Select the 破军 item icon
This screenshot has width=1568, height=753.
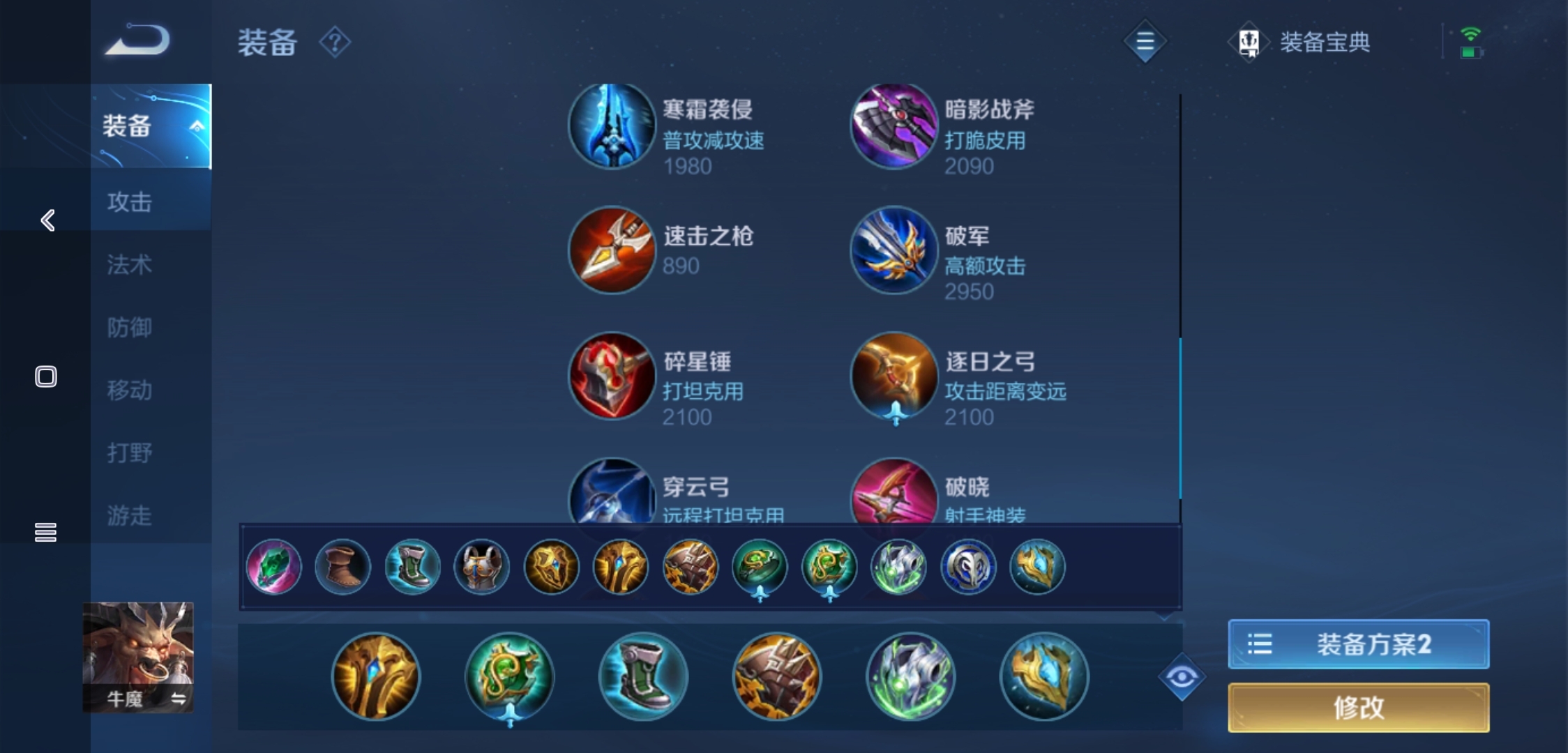(x=894, y=251)
